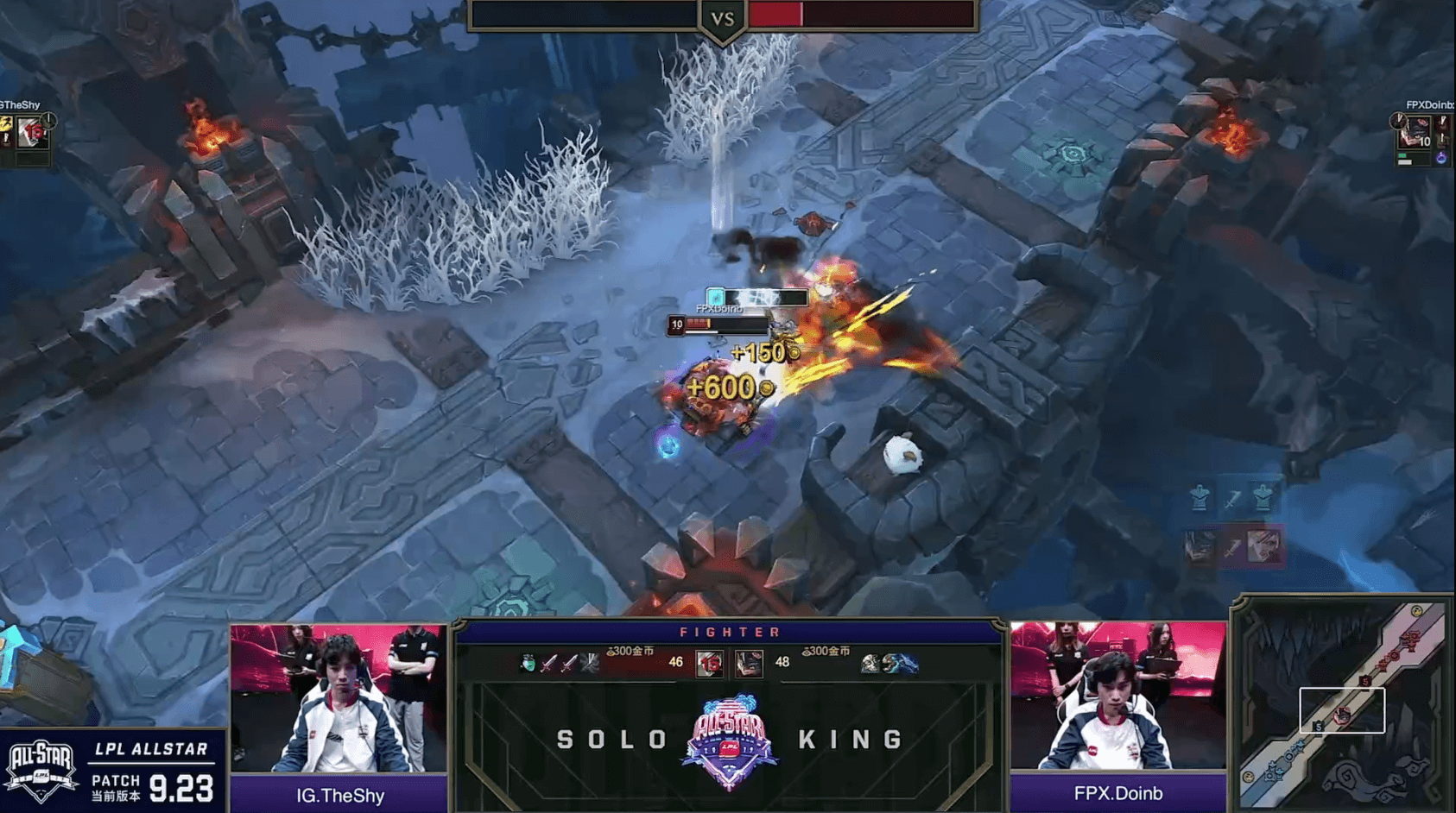Click the kill feed entry with two champion portraits
Screen dimensions: 1456x813
(1232, 545)
